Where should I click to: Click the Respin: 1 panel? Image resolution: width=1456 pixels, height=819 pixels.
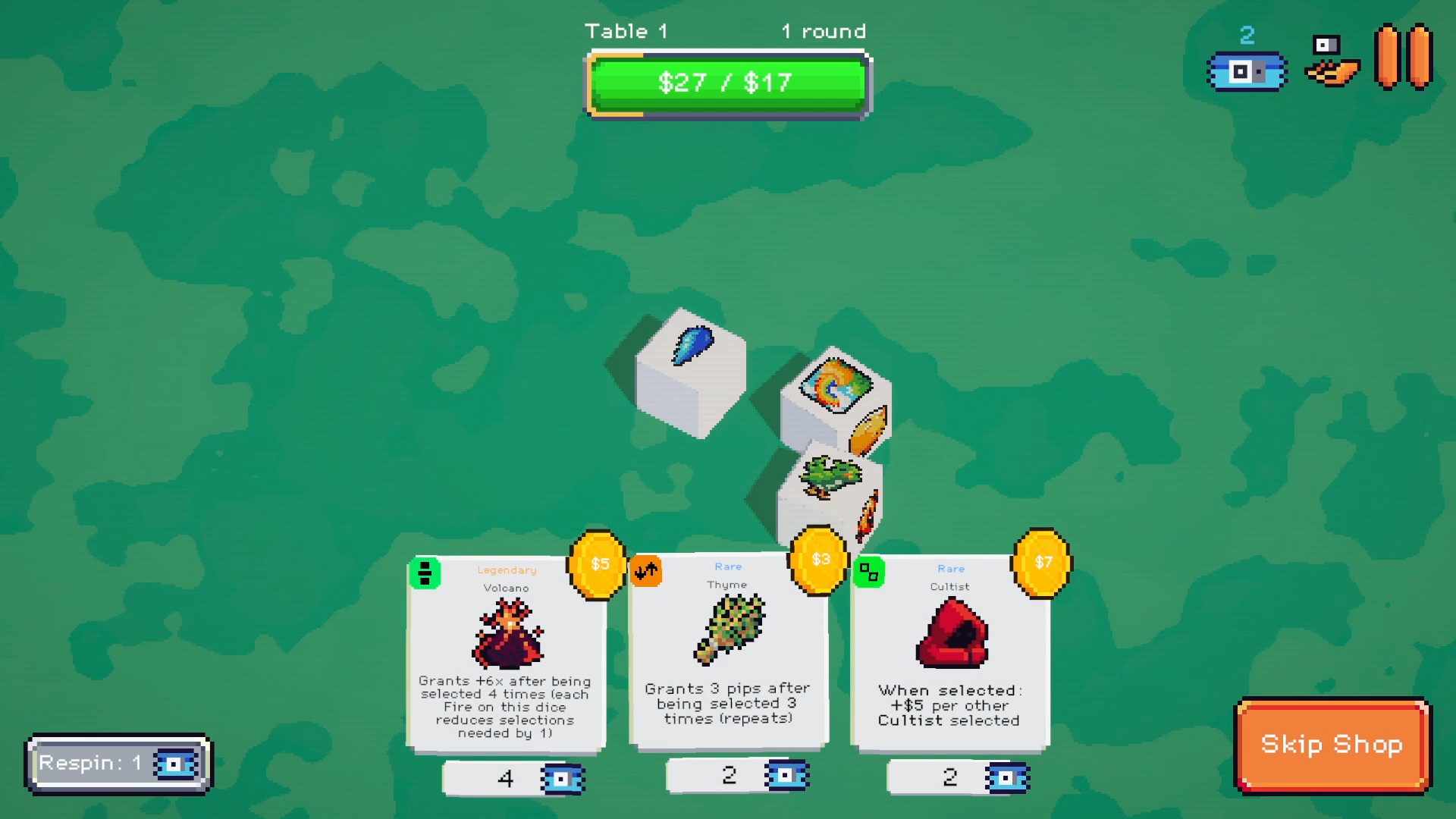point(118,763)
